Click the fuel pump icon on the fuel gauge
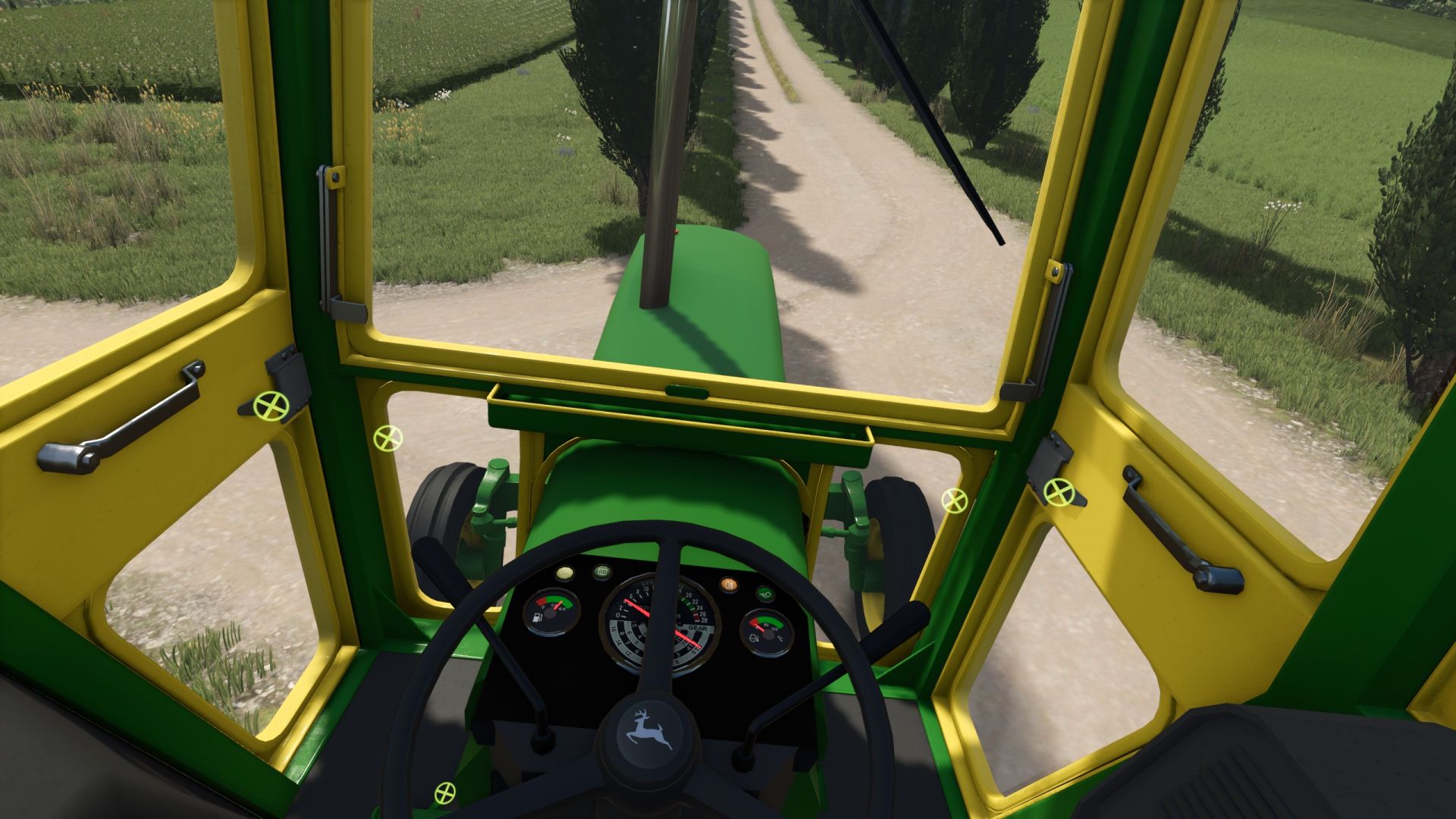 (537, 617)
